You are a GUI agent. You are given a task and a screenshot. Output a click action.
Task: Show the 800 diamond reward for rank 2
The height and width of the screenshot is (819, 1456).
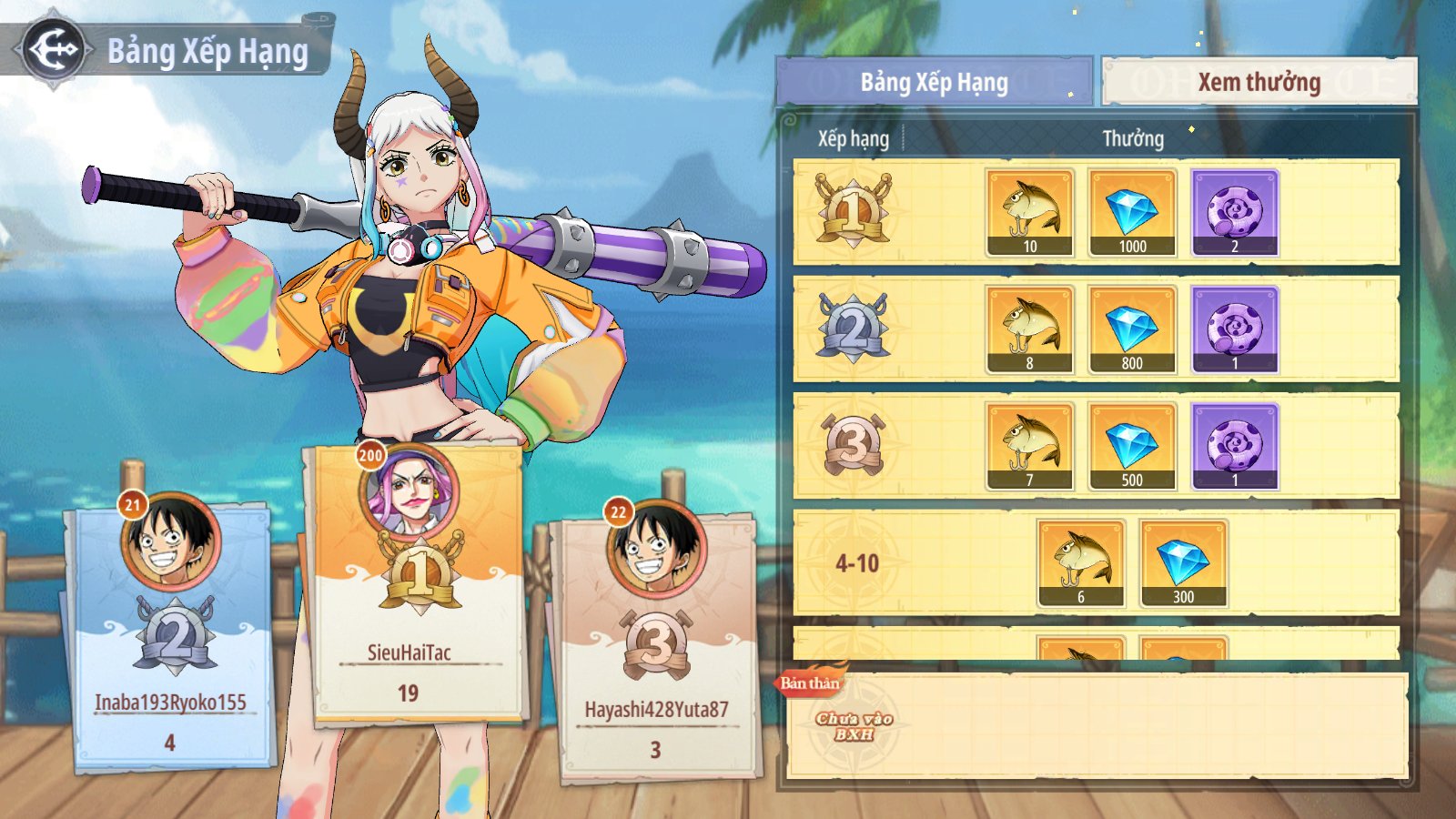1133,329
